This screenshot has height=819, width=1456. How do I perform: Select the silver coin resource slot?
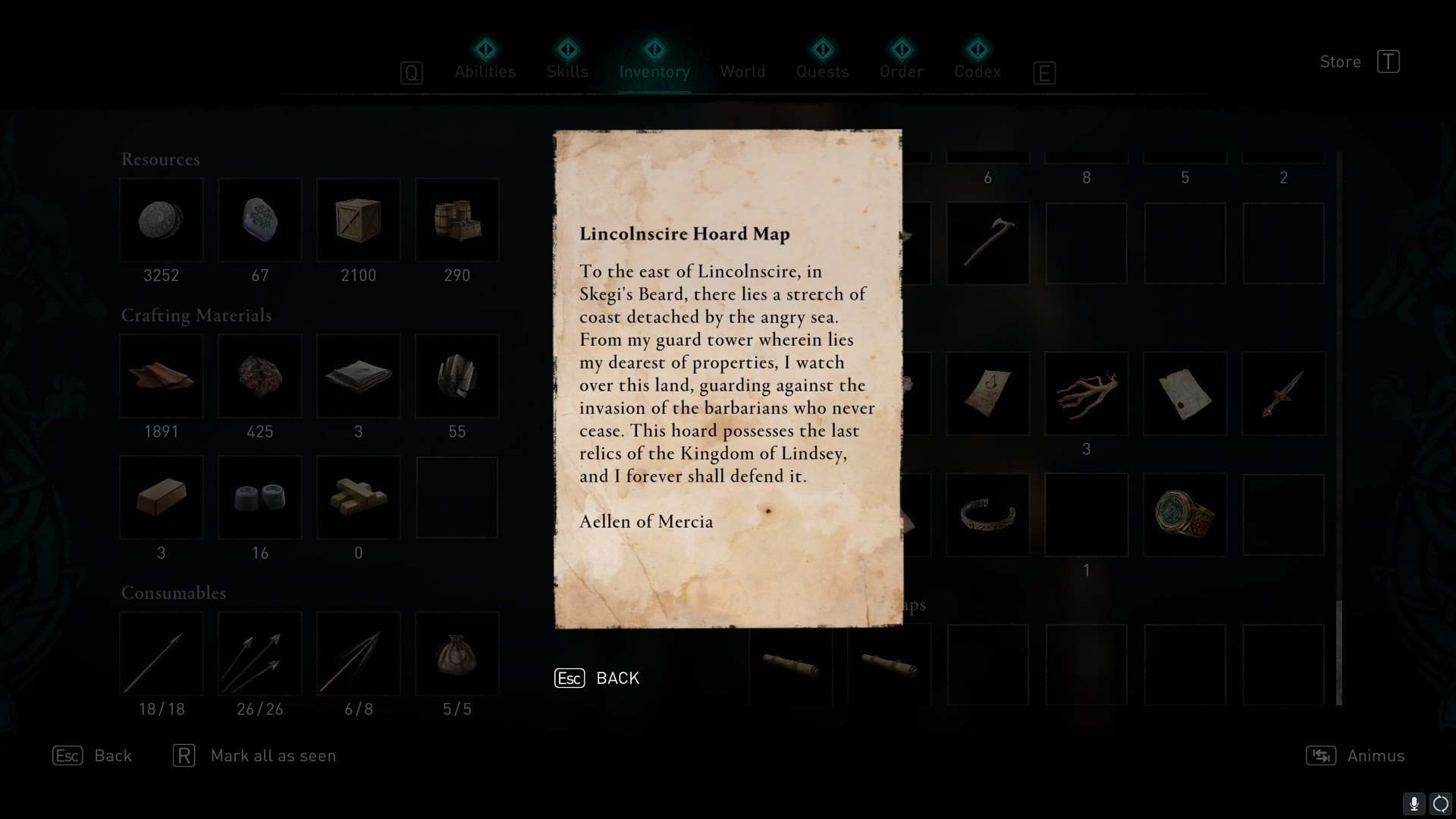[162, 221]
